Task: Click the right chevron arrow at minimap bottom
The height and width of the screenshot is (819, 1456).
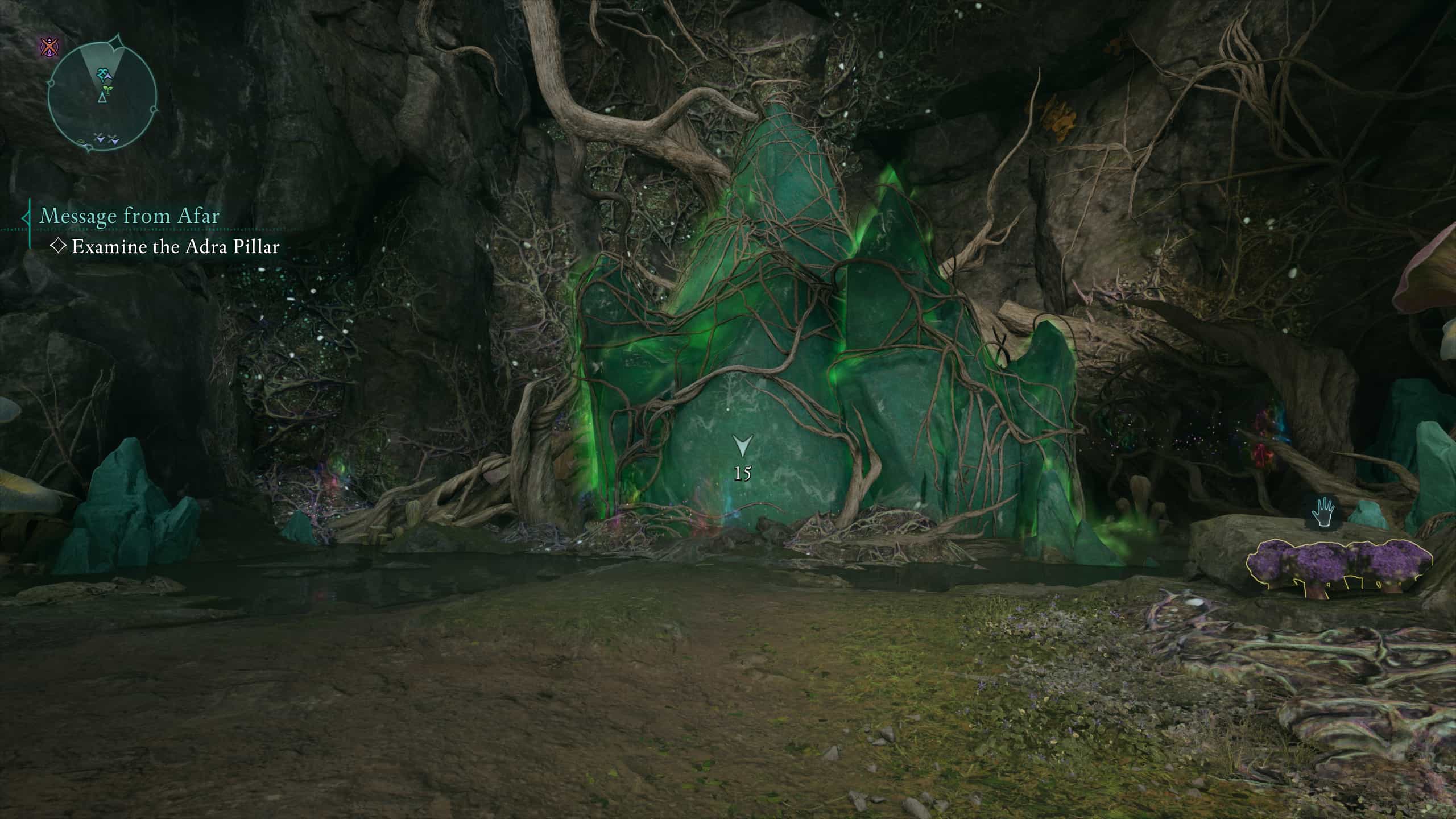Action: (x=114, y=141)
